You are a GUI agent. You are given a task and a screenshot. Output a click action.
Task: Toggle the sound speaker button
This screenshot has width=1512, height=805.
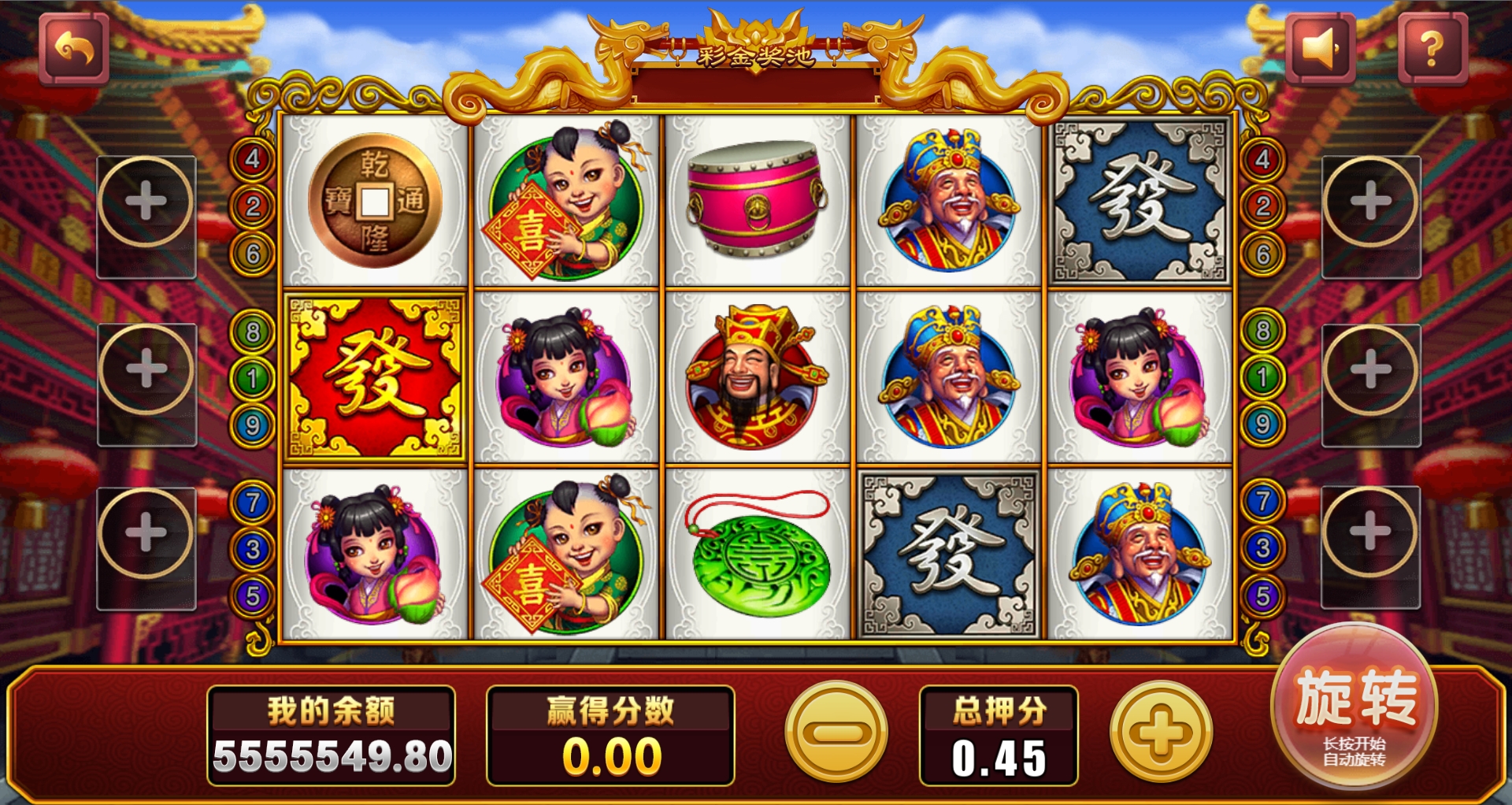pyautogui.click(x=1321, y=50)
